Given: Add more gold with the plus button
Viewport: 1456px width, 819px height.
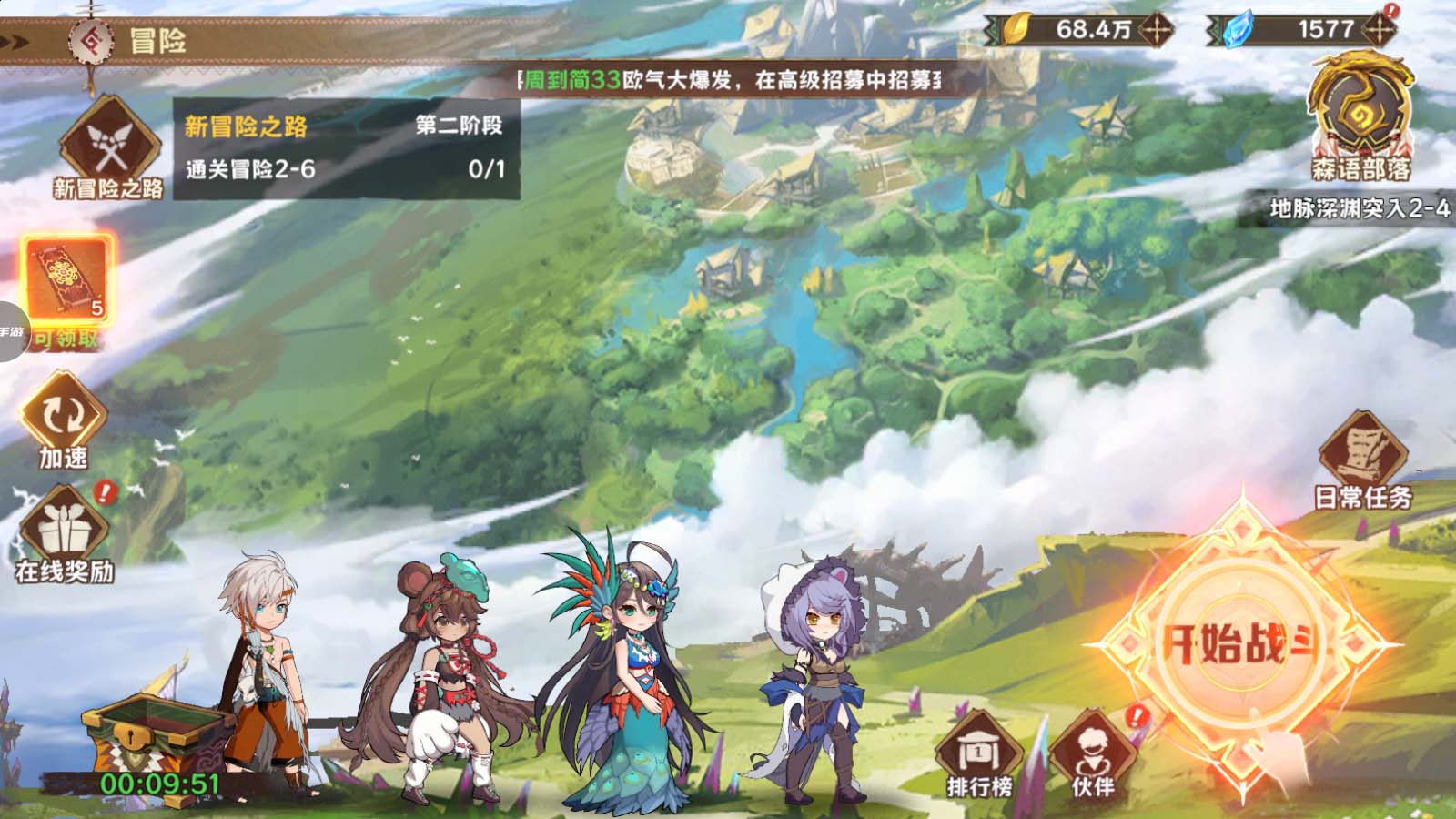Looking at the screenshot, I should point(1158,30).
